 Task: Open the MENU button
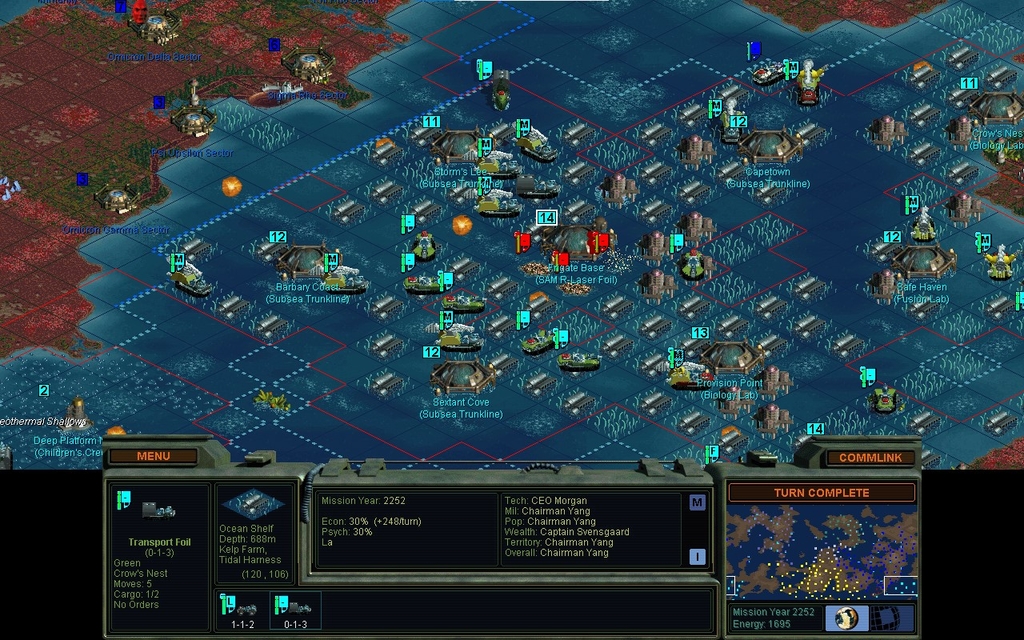click(153, 456)
